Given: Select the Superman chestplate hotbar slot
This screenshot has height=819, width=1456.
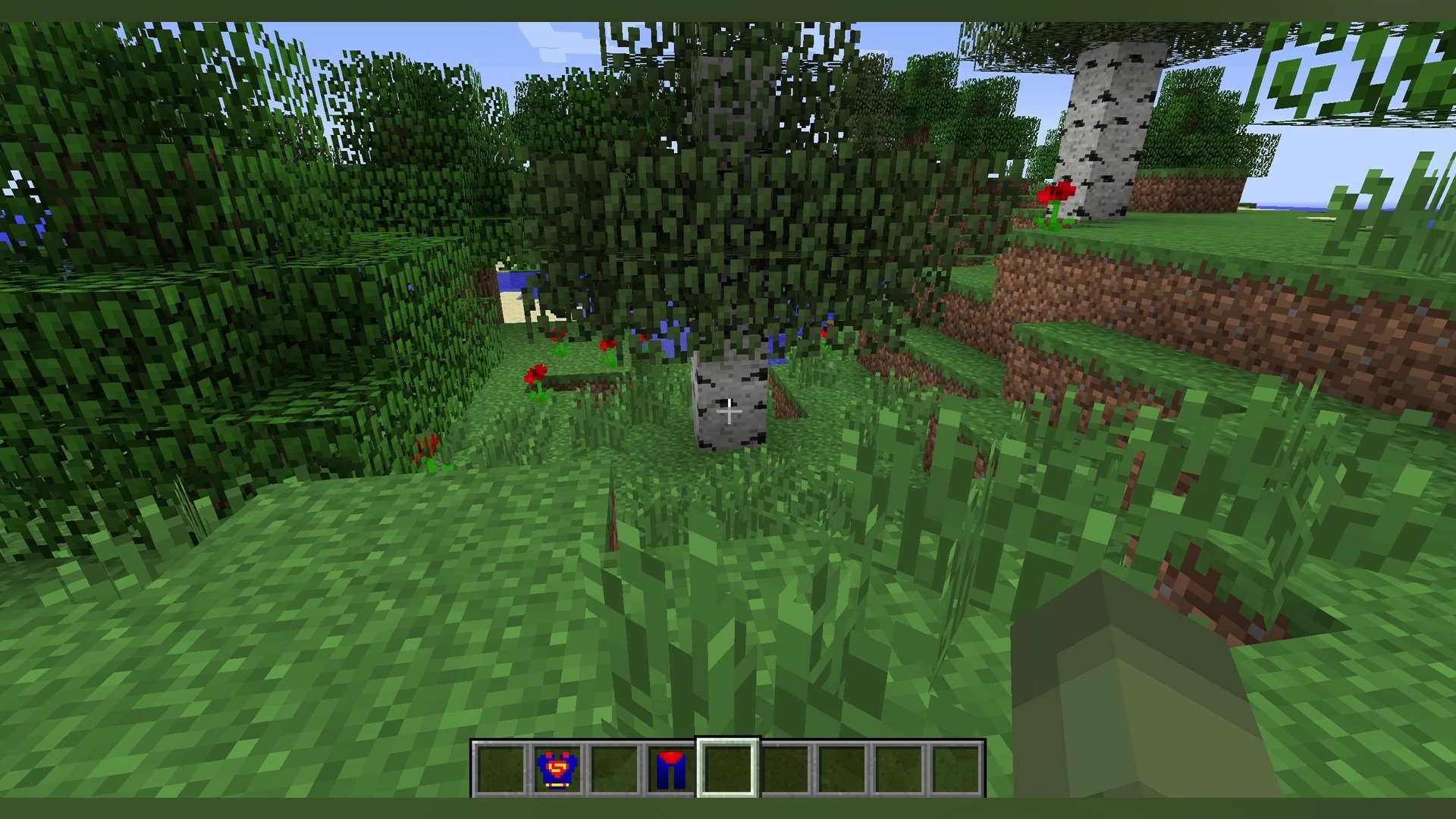Looking at the screenshot, I should tap(557, 769).
